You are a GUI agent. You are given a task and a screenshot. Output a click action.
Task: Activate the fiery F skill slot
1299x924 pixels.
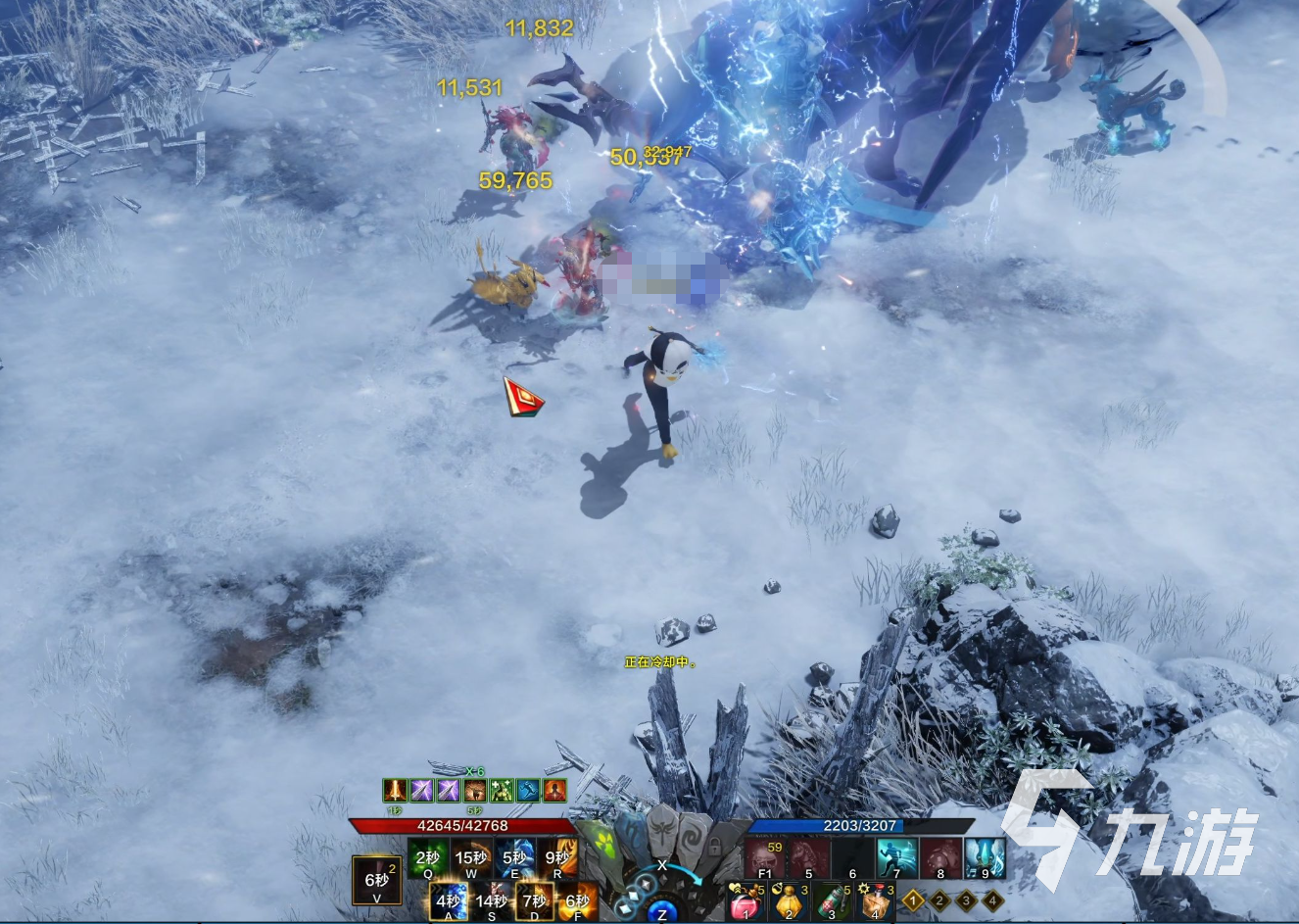pos(578,901)
